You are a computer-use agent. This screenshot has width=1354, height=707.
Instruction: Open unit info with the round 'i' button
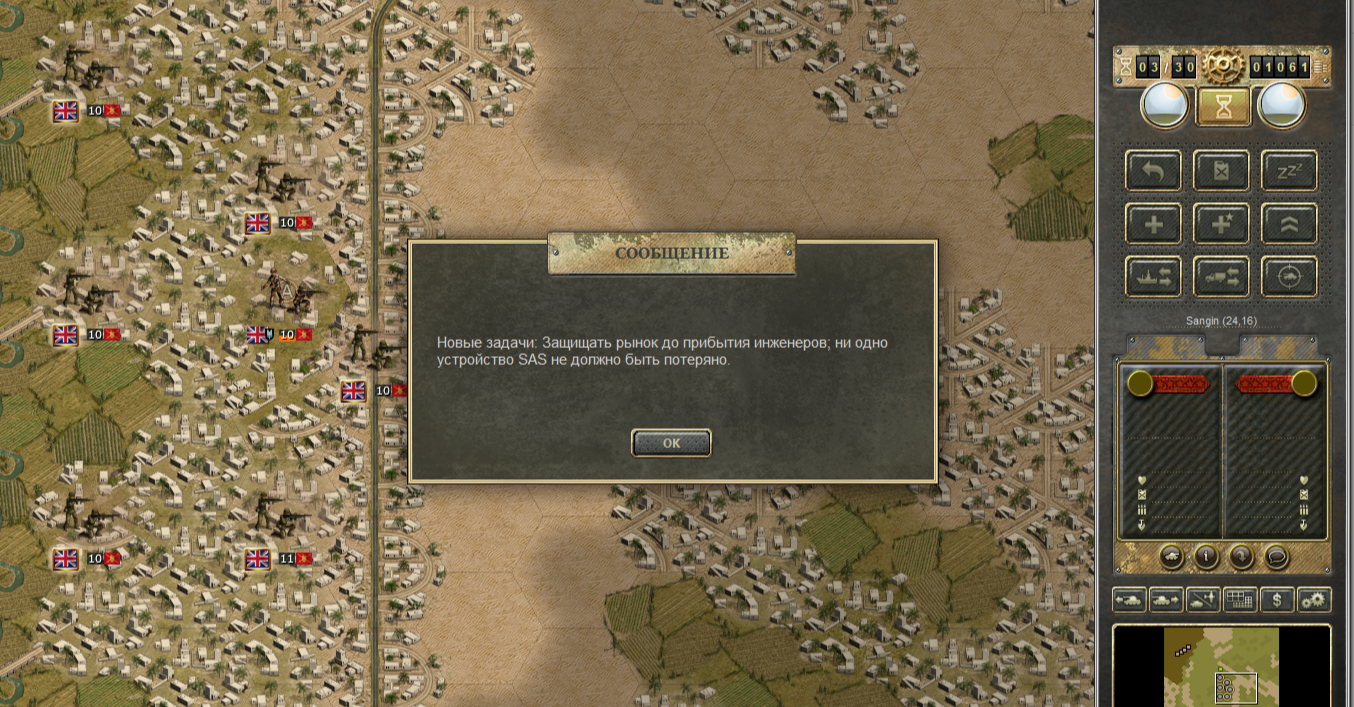1206,556
